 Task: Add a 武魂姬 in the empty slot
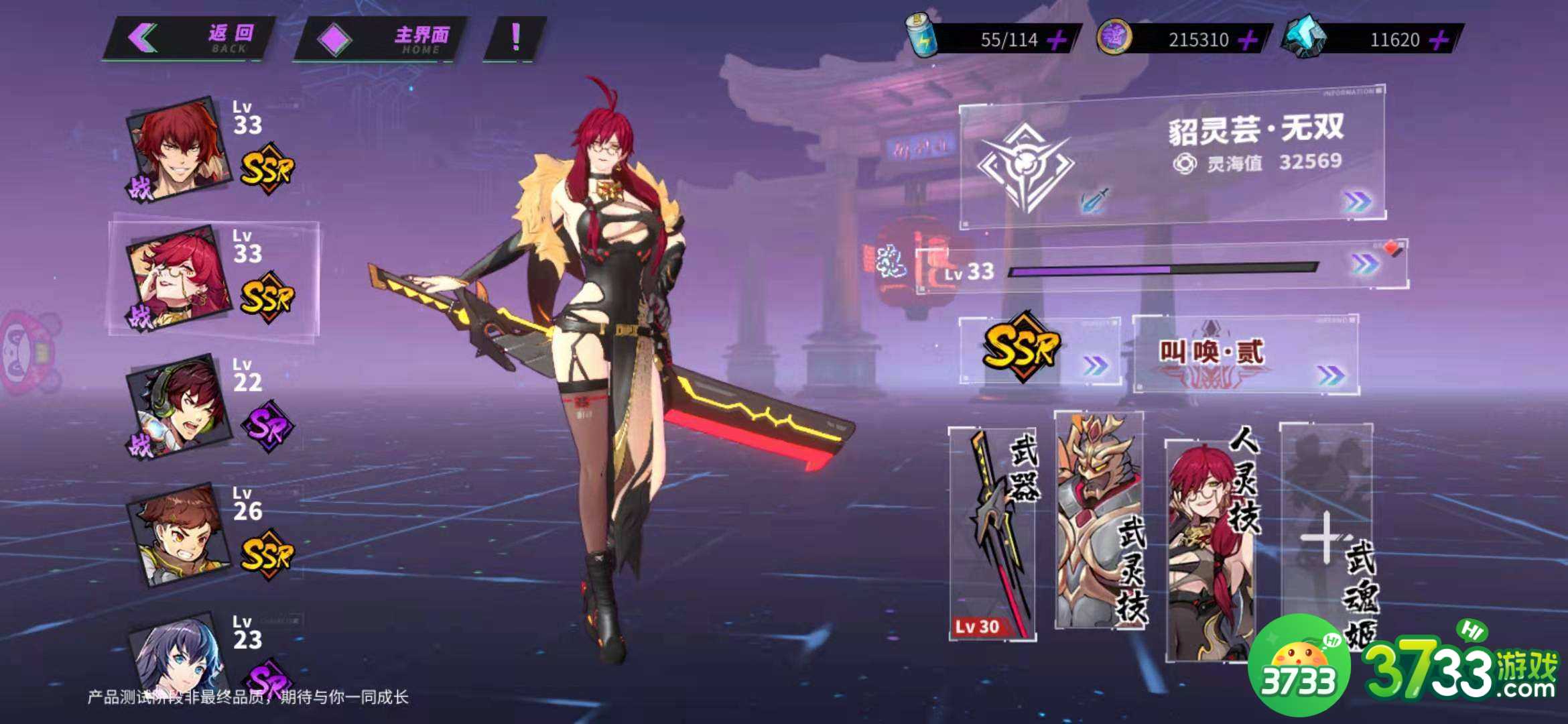pyautogui.click(x=1325, y=536)
